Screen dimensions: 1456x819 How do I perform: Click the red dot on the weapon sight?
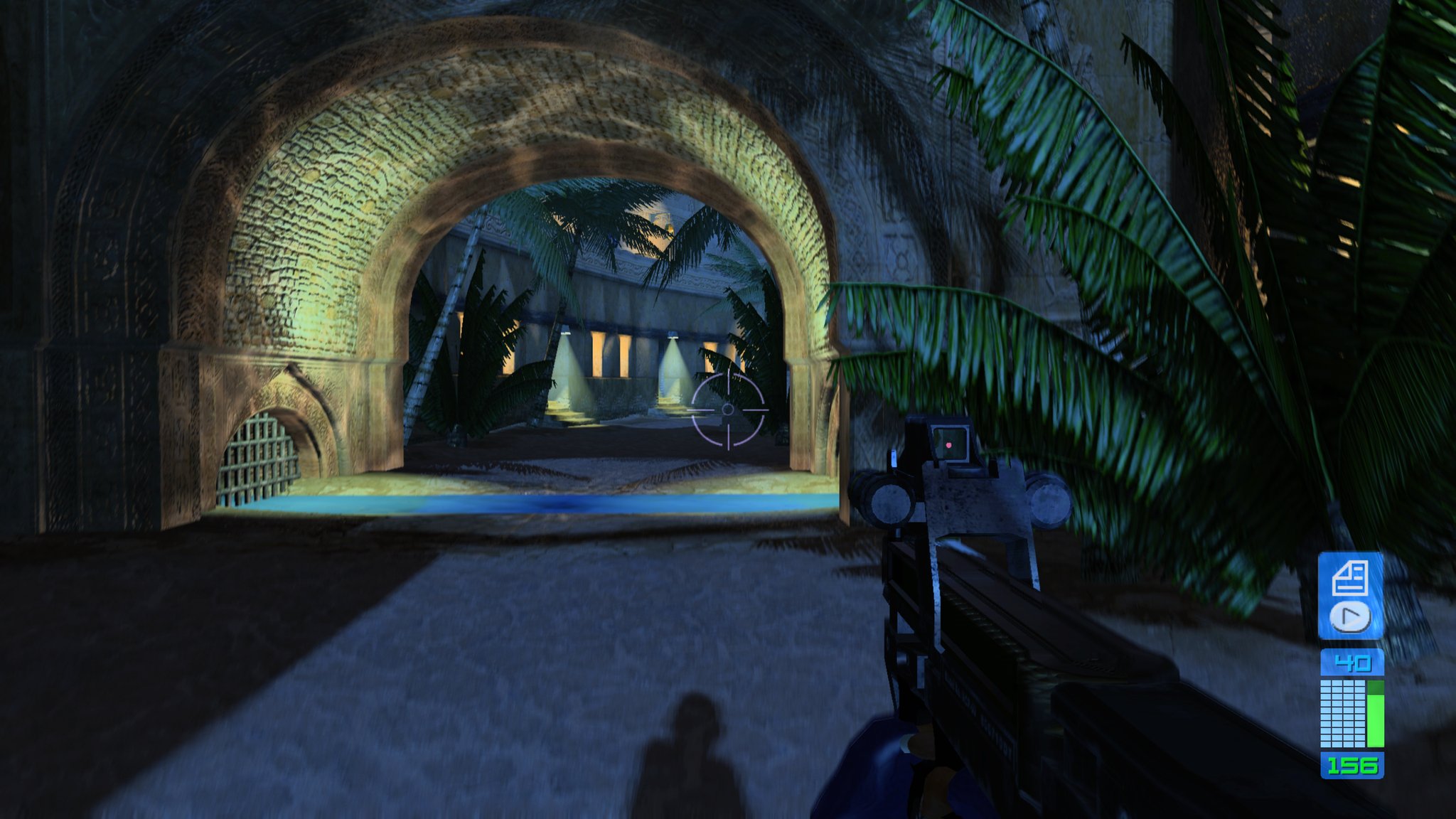pos(948,444)
